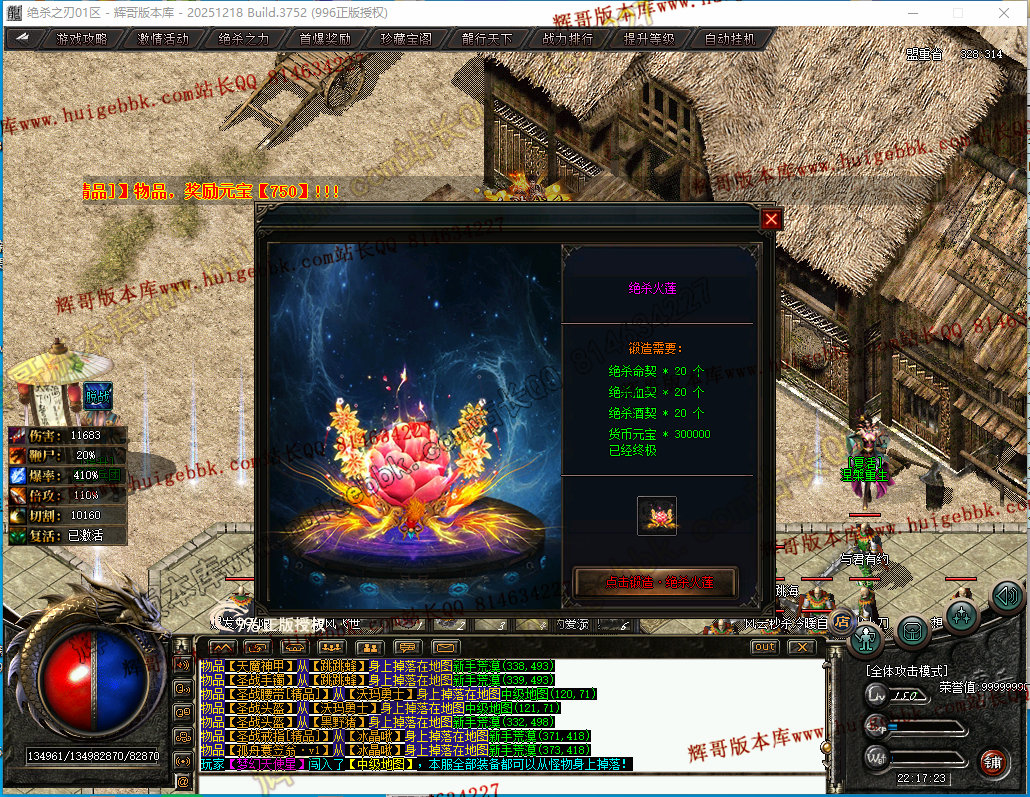Image resolution: width=1030 pixels, height=797 pixels.
Task: Toggle the speaker sound button
Action: tap(1006, 597)
